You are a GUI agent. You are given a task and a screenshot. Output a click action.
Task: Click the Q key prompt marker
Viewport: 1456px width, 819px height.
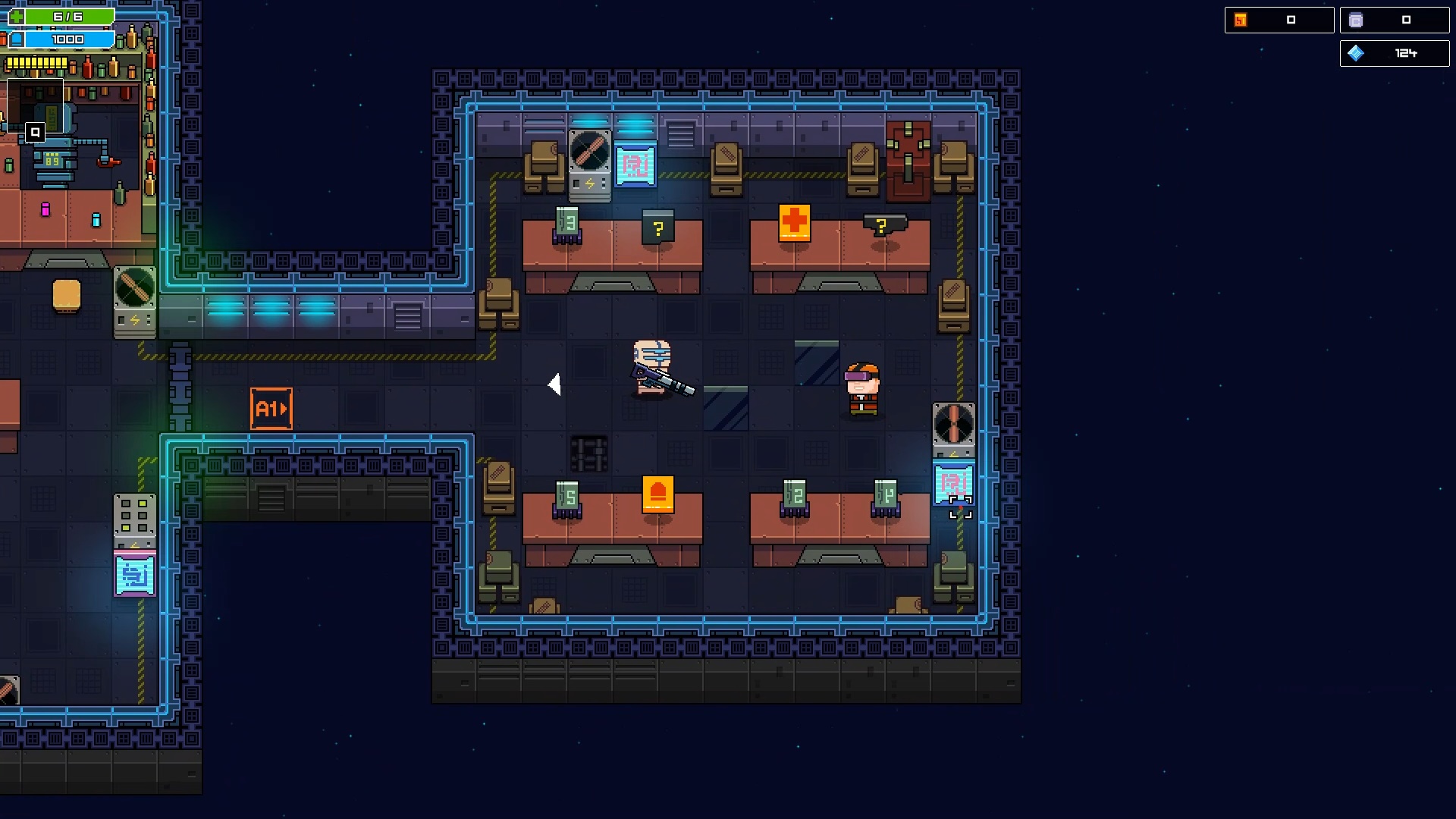pyautogui.click(x=36, y=132)
